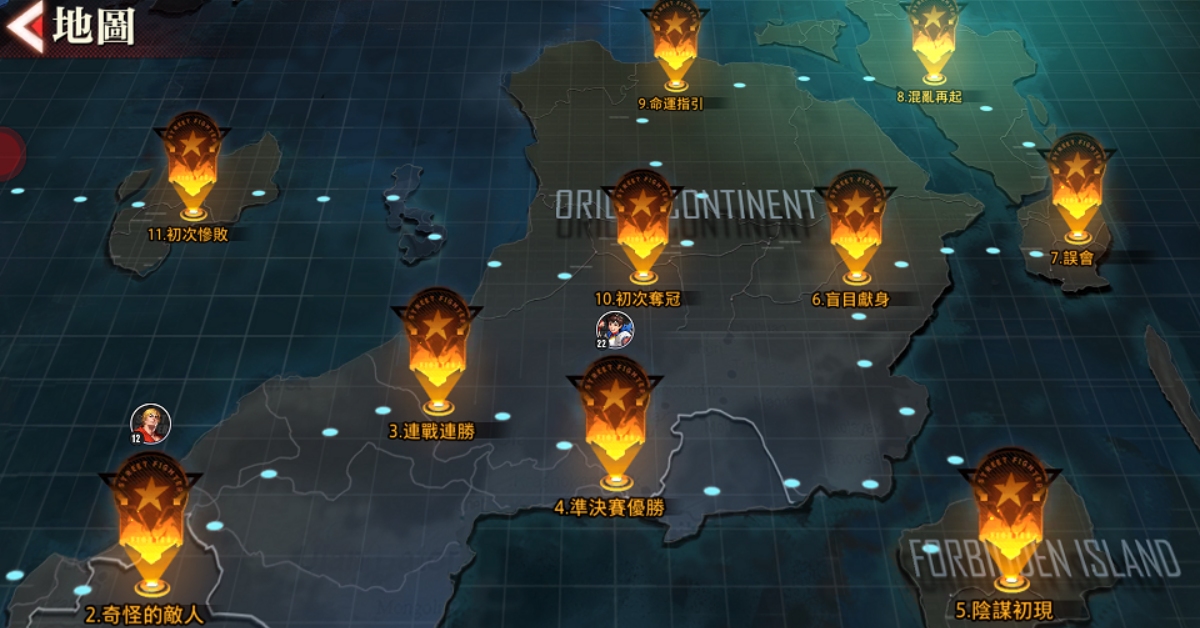This screenshot has width=1200, height=628.
Task: Click the dark-haired player avatar numbered 22
Action: tap(615, 330)
